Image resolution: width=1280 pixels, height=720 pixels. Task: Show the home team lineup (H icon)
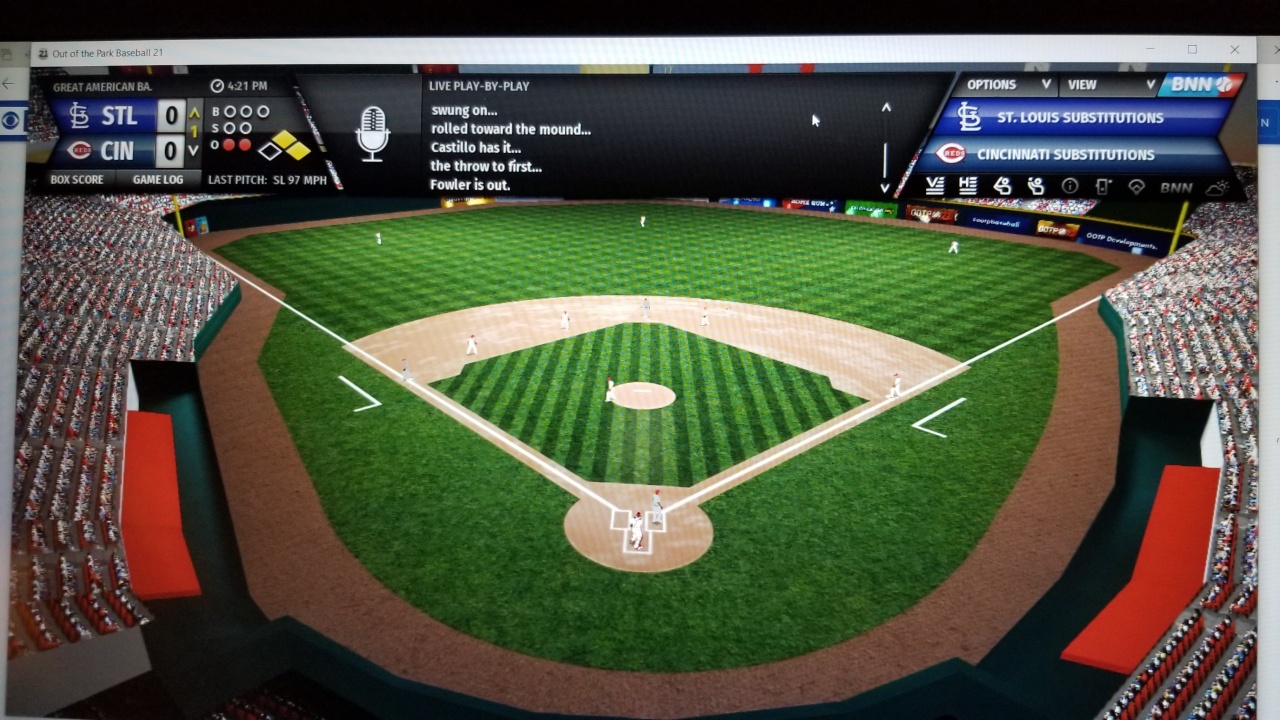967,186
